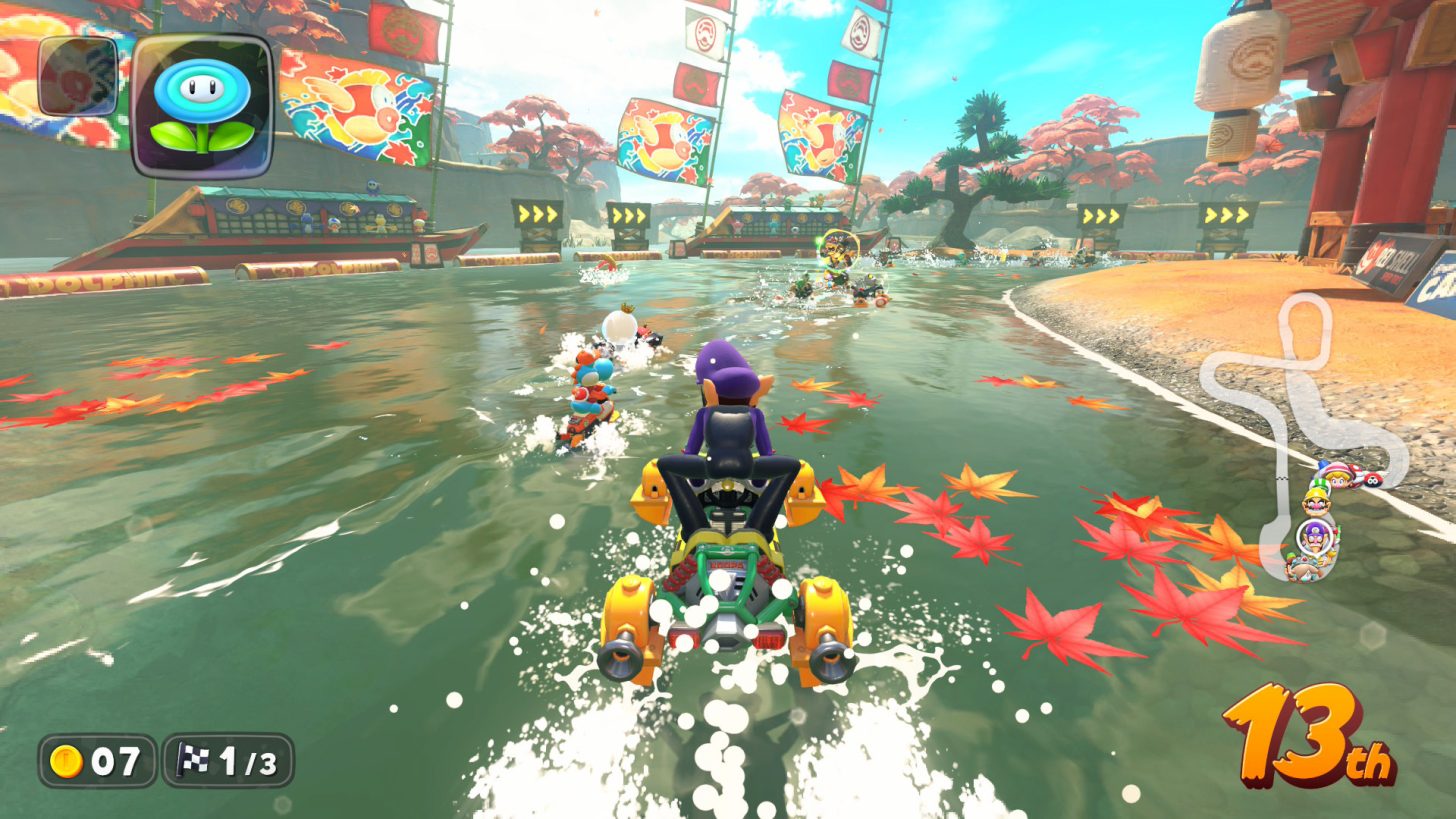Select Waluigi's circled icon on the minimap
This screenshot has height=819, width=1456.
point(1315,537)
